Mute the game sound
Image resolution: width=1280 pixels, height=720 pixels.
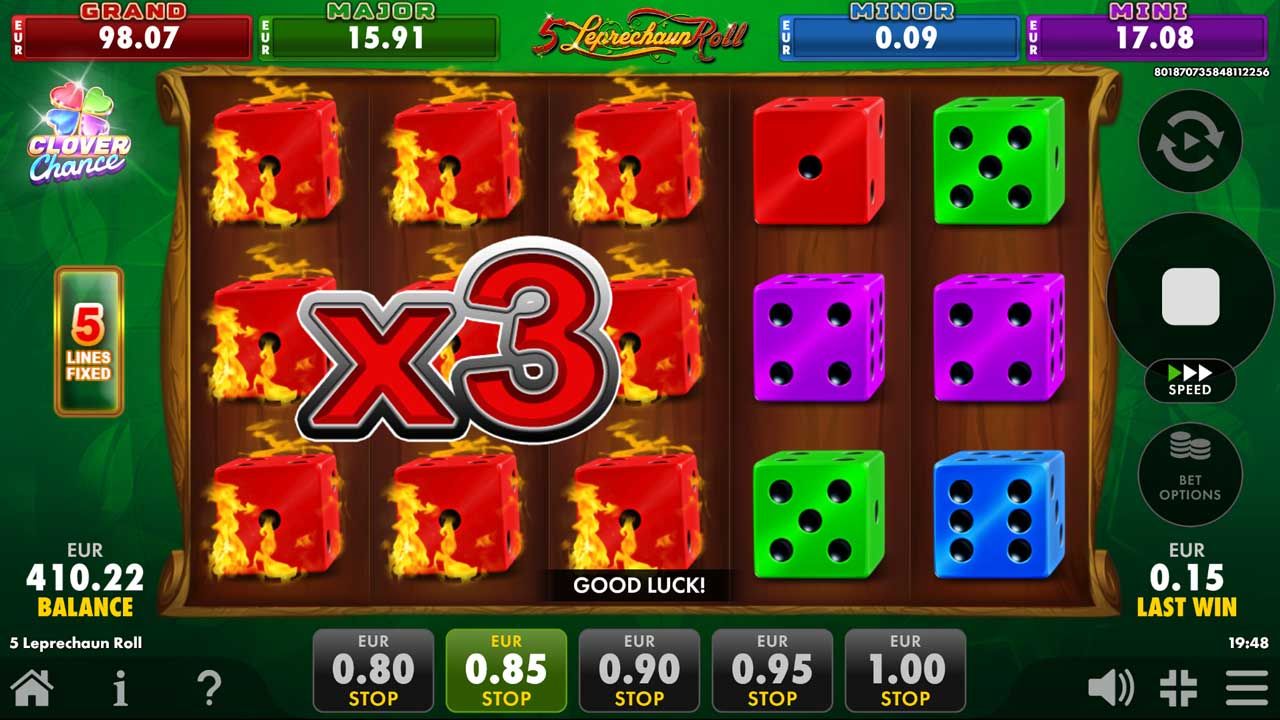(x=1113, y=687)
